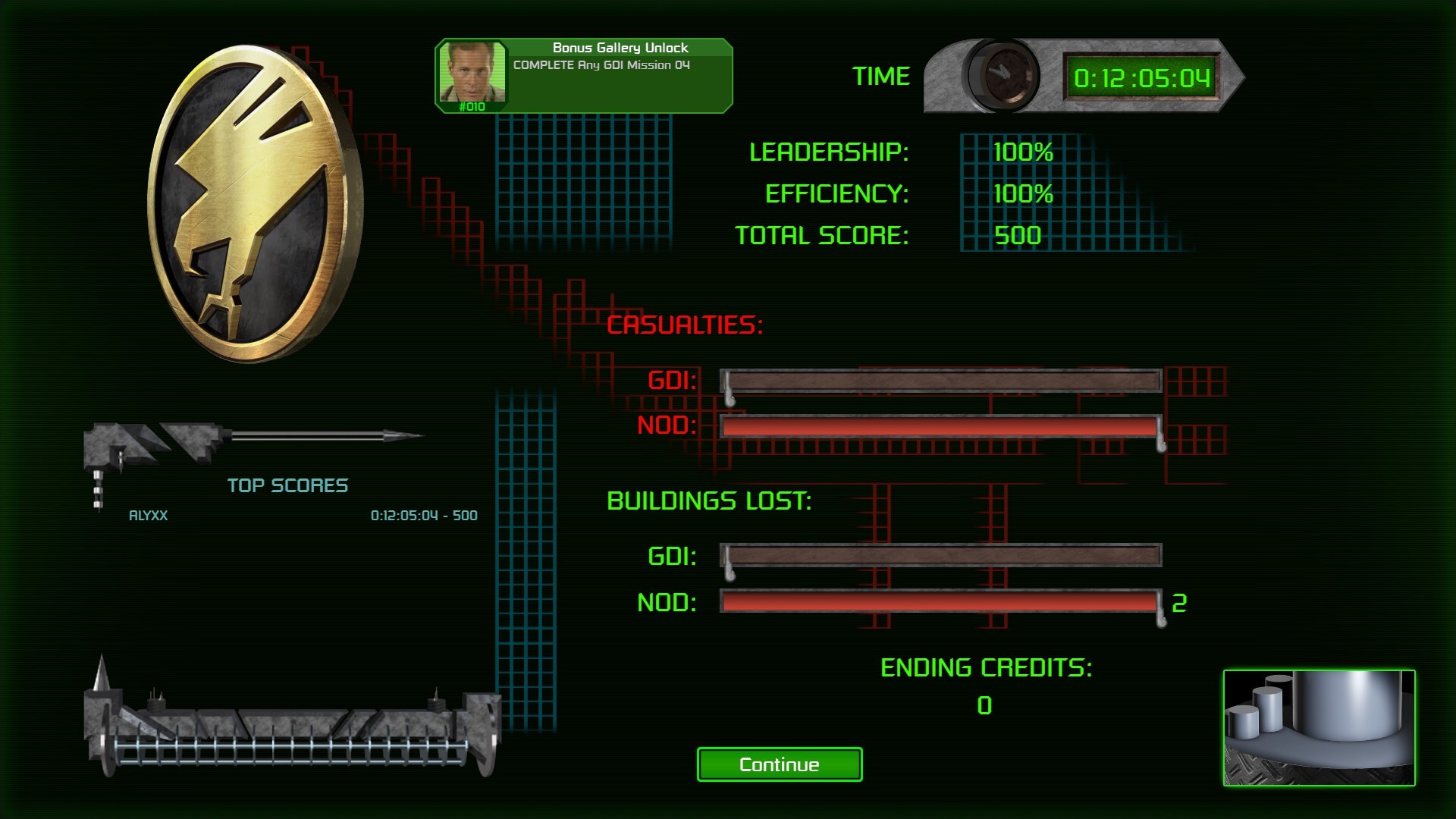This screenshot has width=1456, height=819.
Task: Click the green Continue button
Action: tap(779, 764)
